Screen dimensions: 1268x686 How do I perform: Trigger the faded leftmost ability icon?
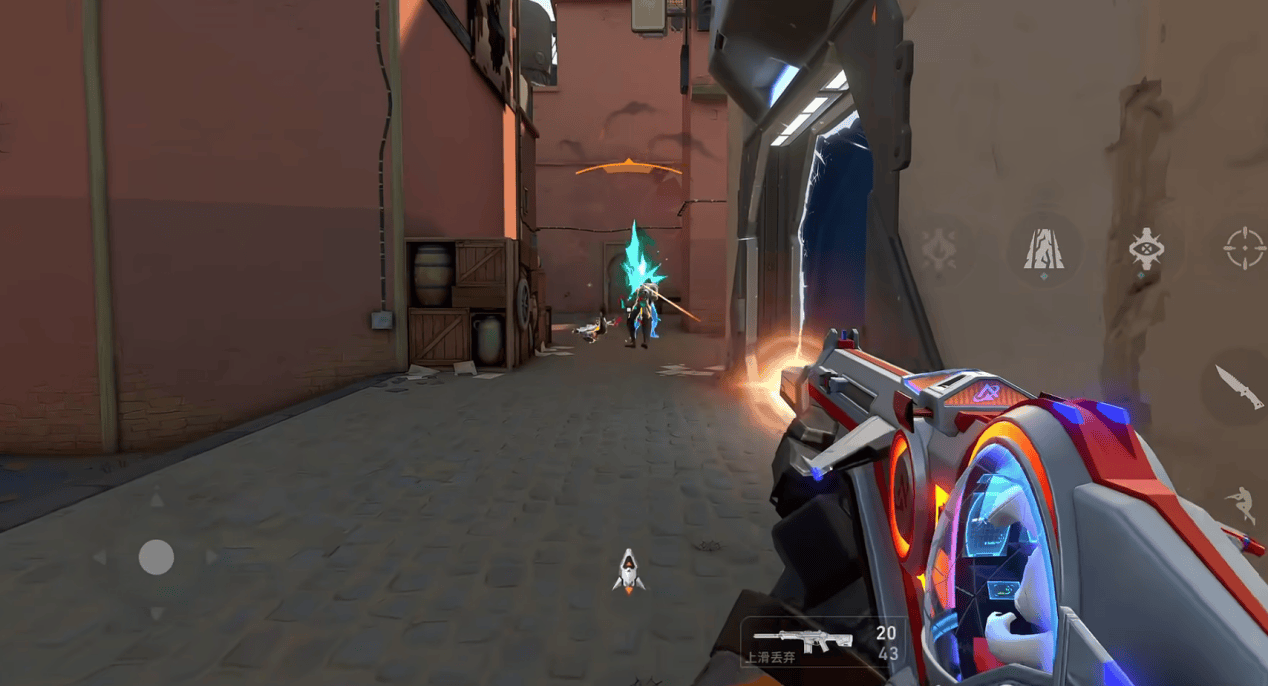(x=939, y=248)
